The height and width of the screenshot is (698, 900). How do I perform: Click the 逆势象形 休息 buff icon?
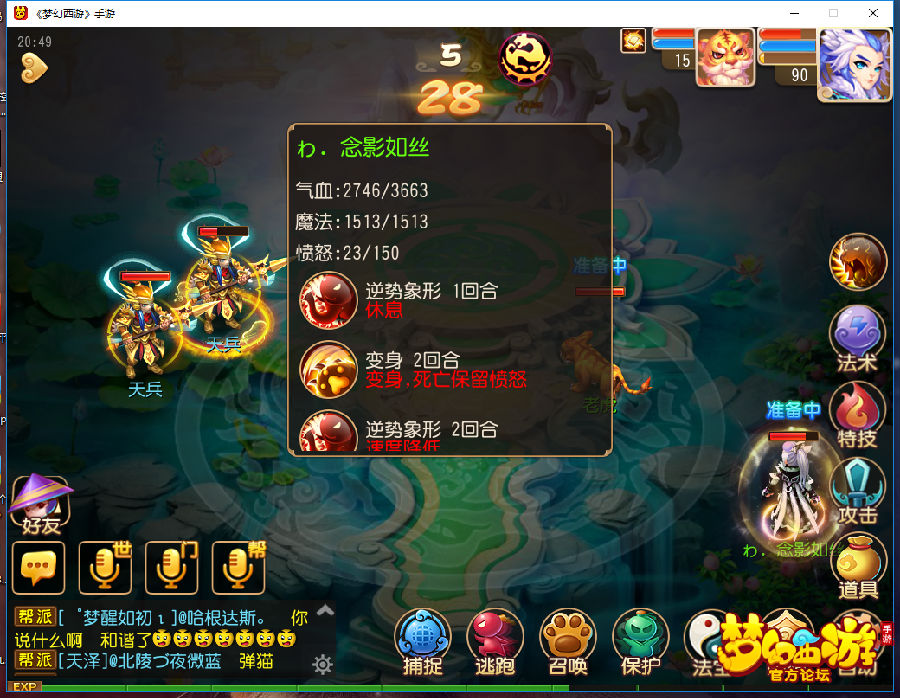[328, 299]
